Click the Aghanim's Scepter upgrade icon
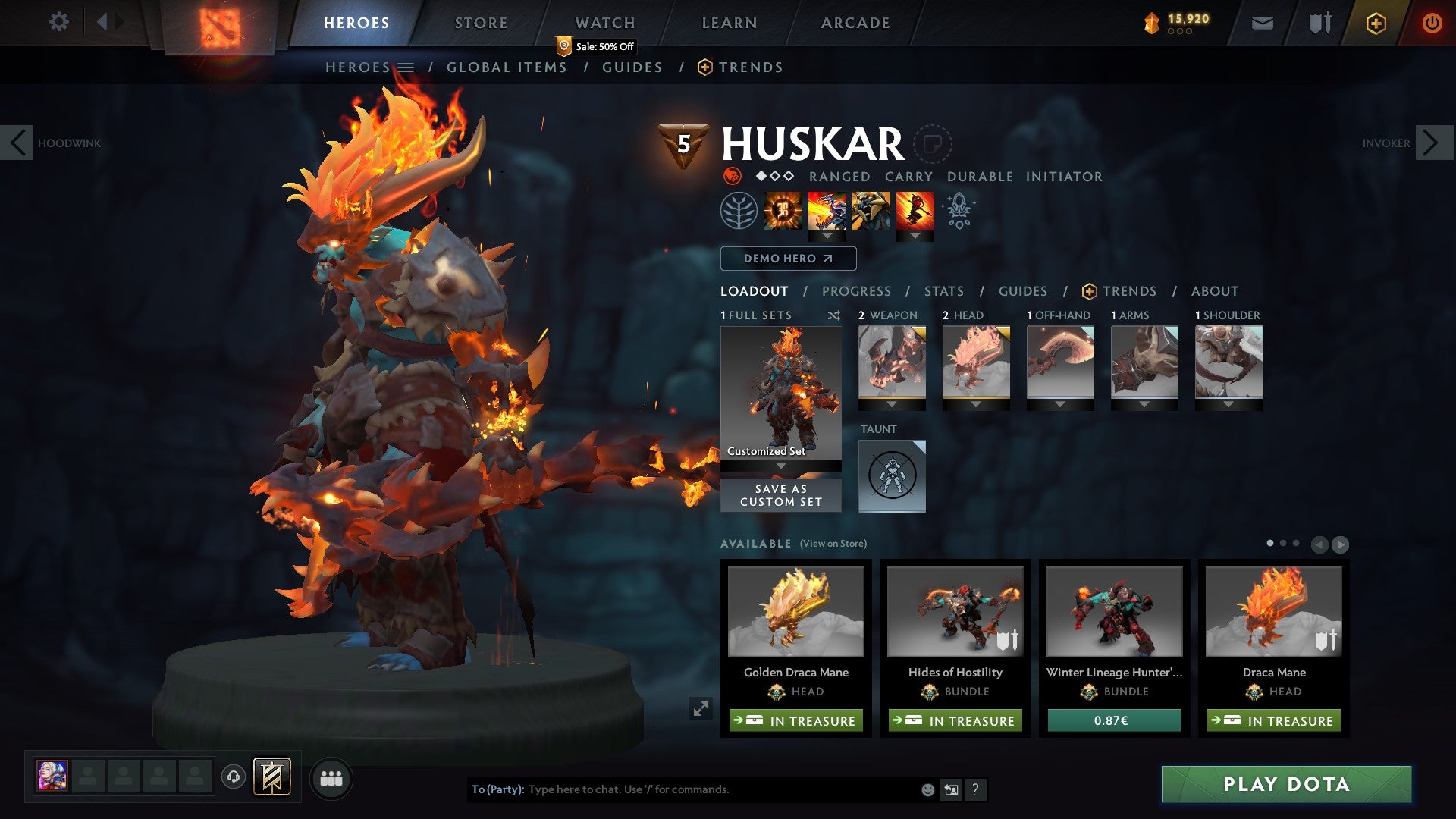The image size is (1456, 819). click(x=958, y=213)
